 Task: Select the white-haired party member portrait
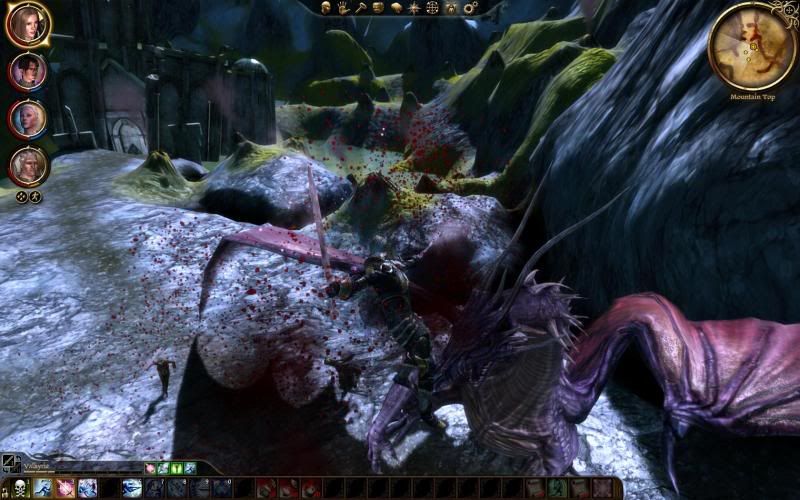point(27,119)
